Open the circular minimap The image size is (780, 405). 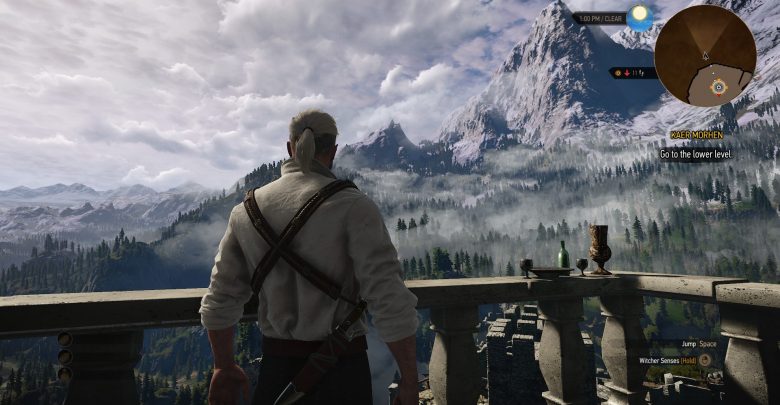(705, 55)
